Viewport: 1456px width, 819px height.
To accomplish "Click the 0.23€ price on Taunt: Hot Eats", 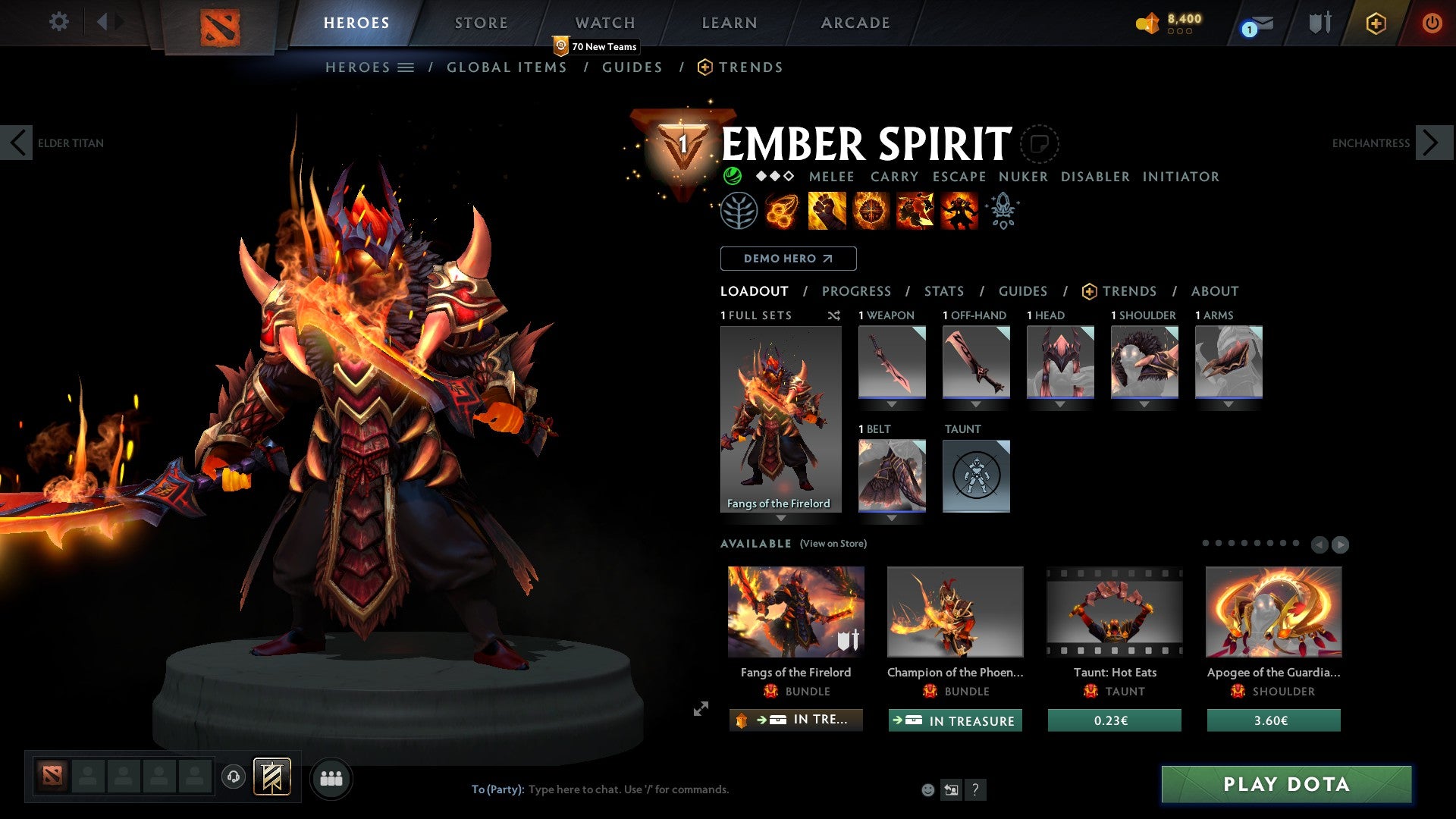I will click(x=1113, y=720).
